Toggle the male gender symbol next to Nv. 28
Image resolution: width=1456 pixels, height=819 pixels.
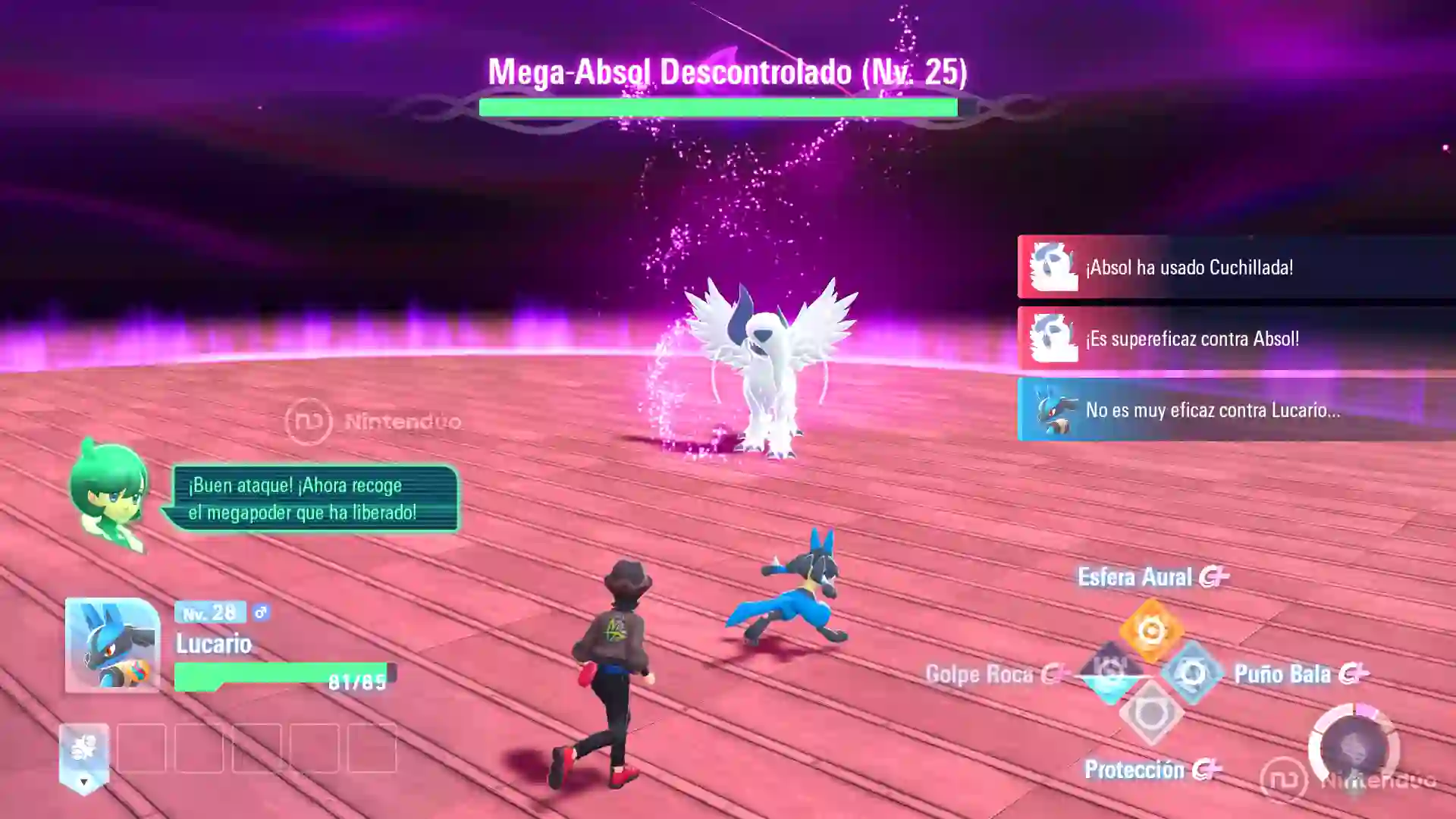click(x=259, y=613)
